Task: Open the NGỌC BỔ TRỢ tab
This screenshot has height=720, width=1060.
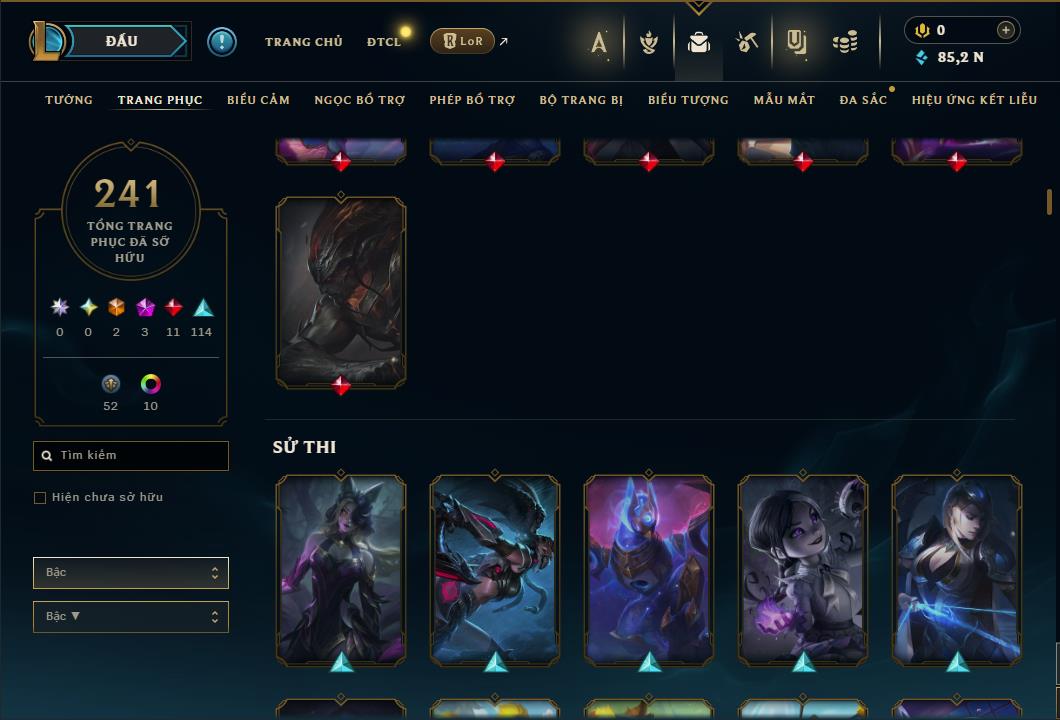Action: click(360, 100)
